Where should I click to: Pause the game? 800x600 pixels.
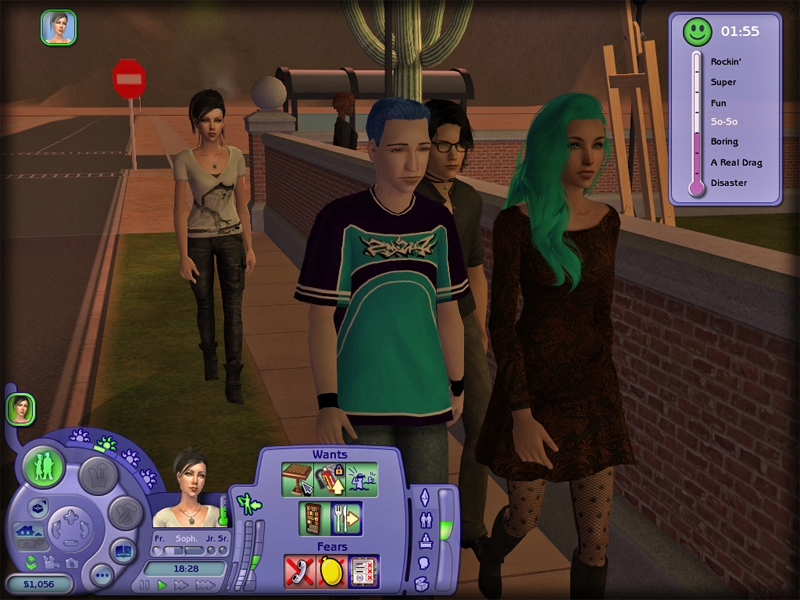click(145, 585)
